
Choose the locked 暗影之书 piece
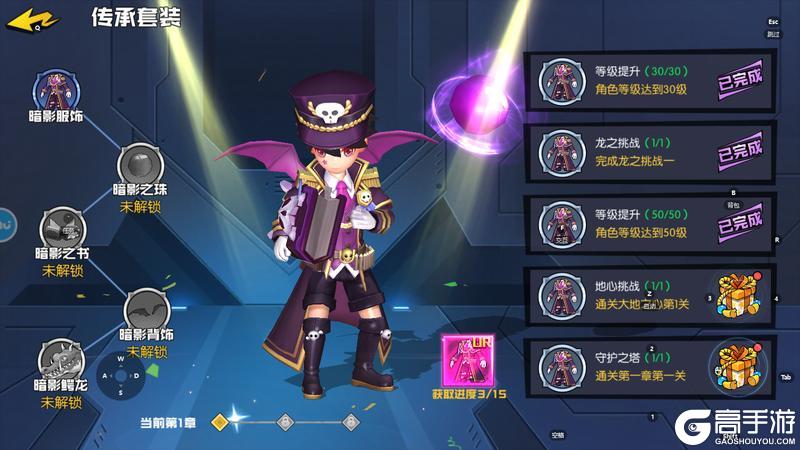[x=62, y=230]
